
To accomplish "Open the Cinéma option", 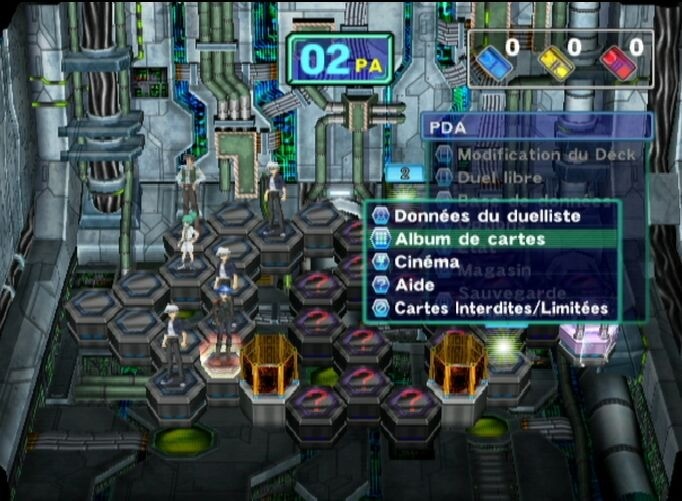I will point(427,262).
